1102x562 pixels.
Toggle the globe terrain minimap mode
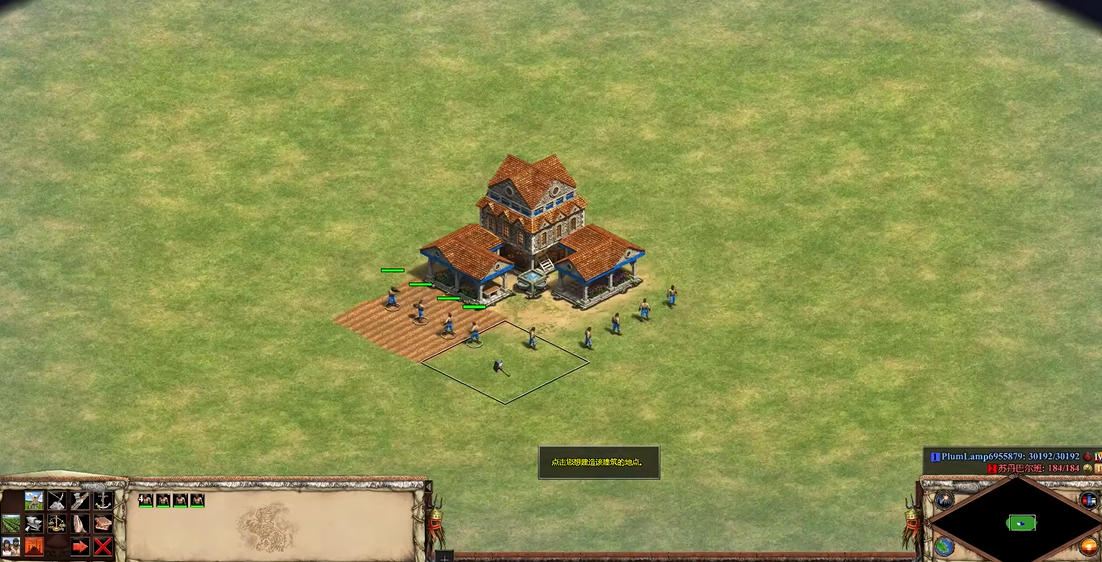point(944,547)
